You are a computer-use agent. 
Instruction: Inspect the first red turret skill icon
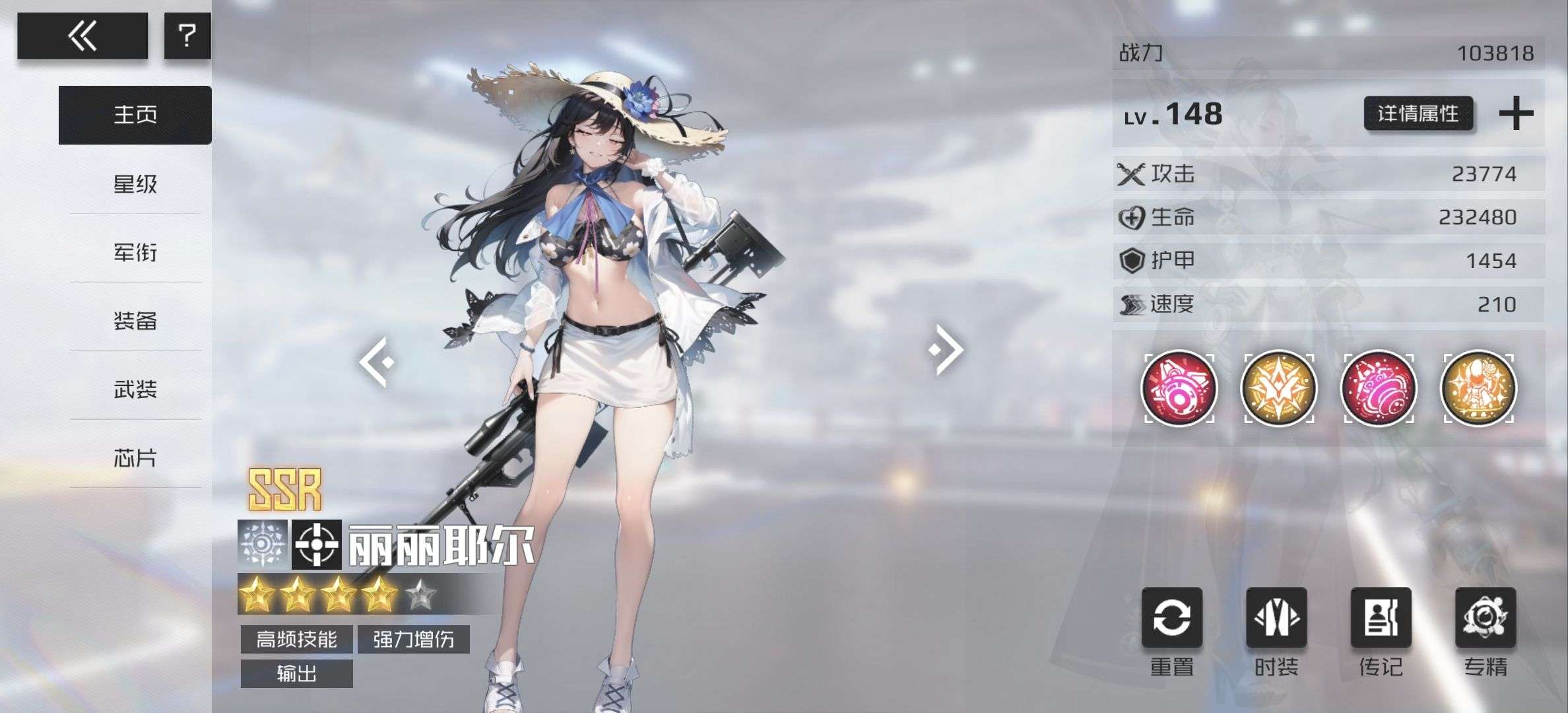coord(1179,388)
